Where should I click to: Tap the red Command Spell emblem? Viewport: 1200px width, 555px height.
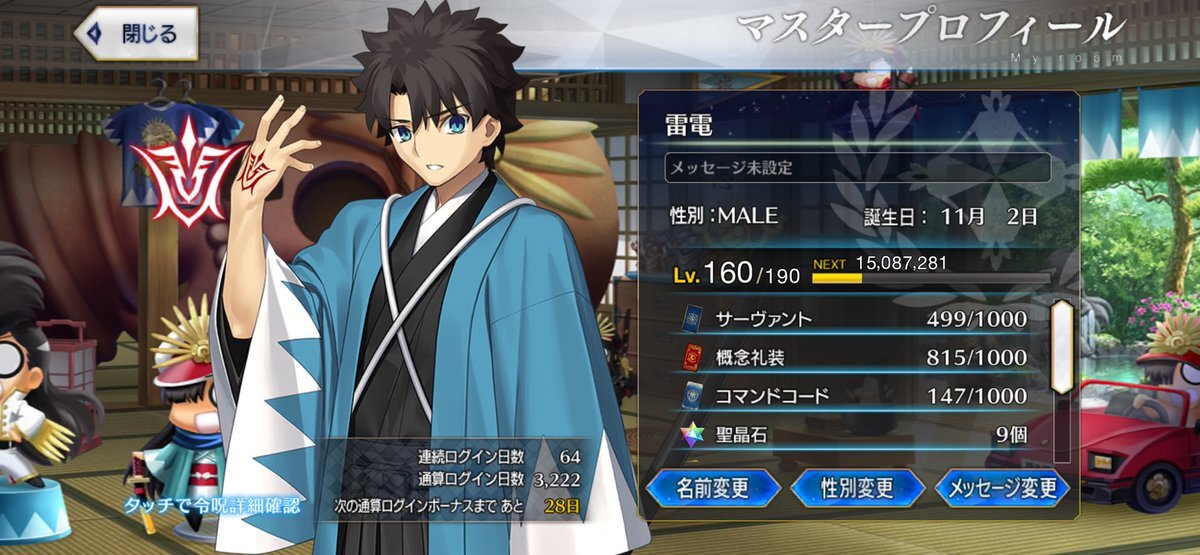click(187, 170)
